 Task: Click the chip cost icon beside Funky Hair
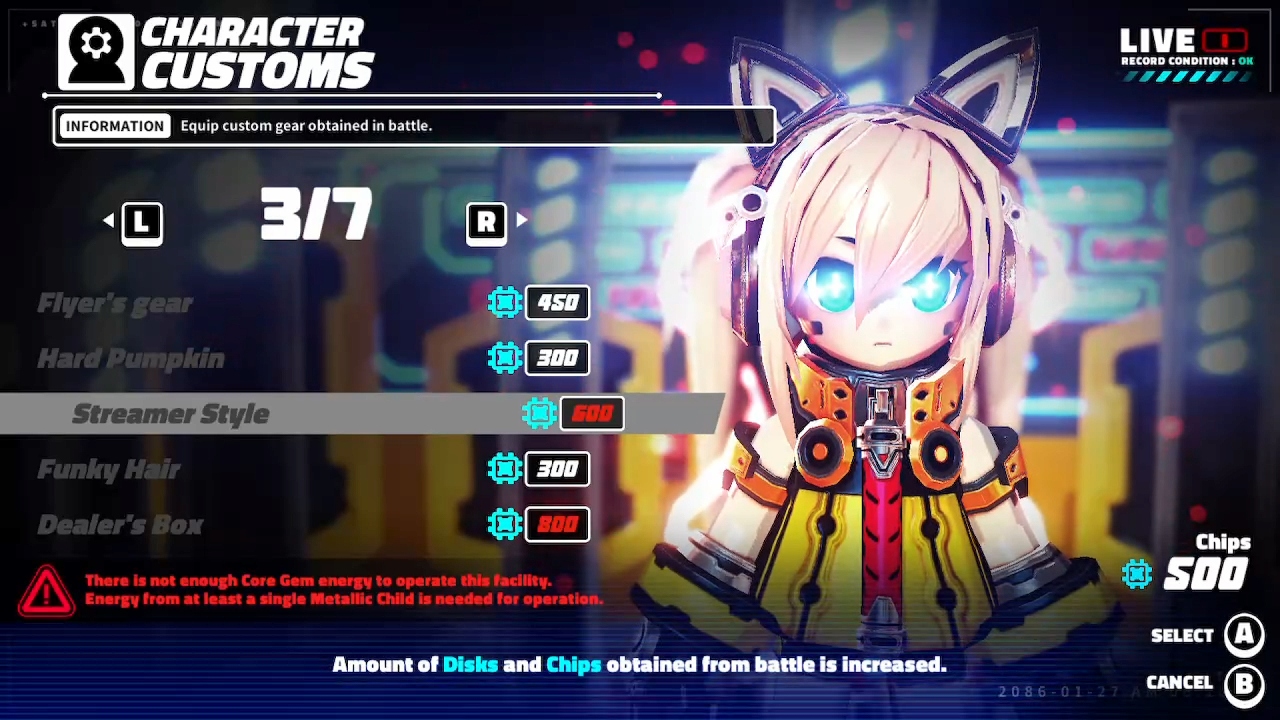(x=504, y=469)
